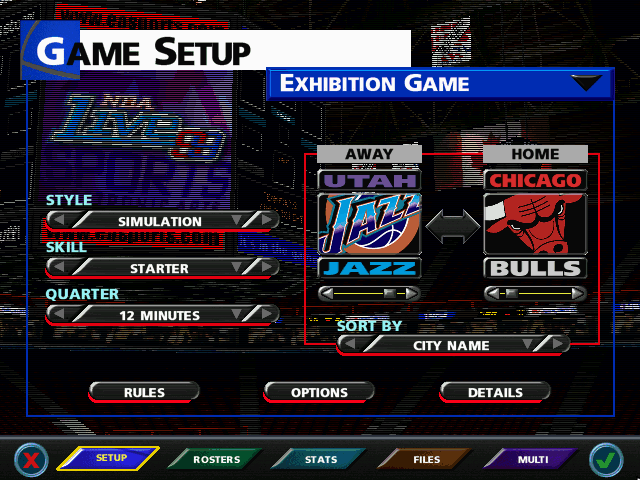Switch to the Rosters tab
Screen dimensions: 640x480
point(217,460)
